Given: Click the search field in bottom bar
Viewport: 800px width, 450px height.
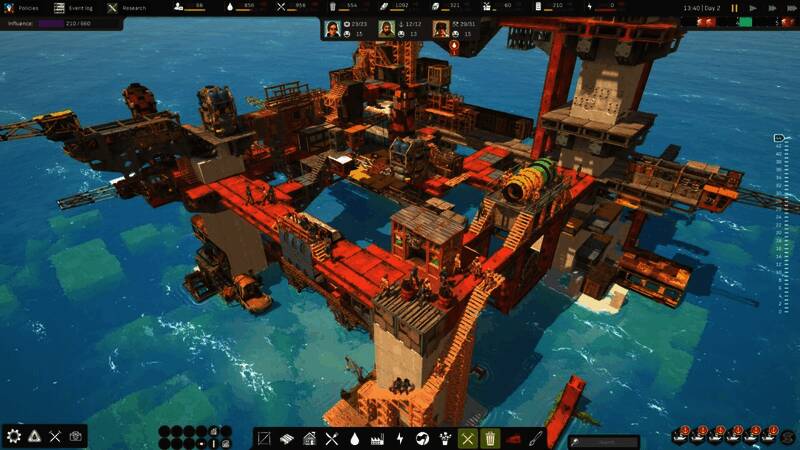Looking at the screenshot, I should tap(604, 440).
